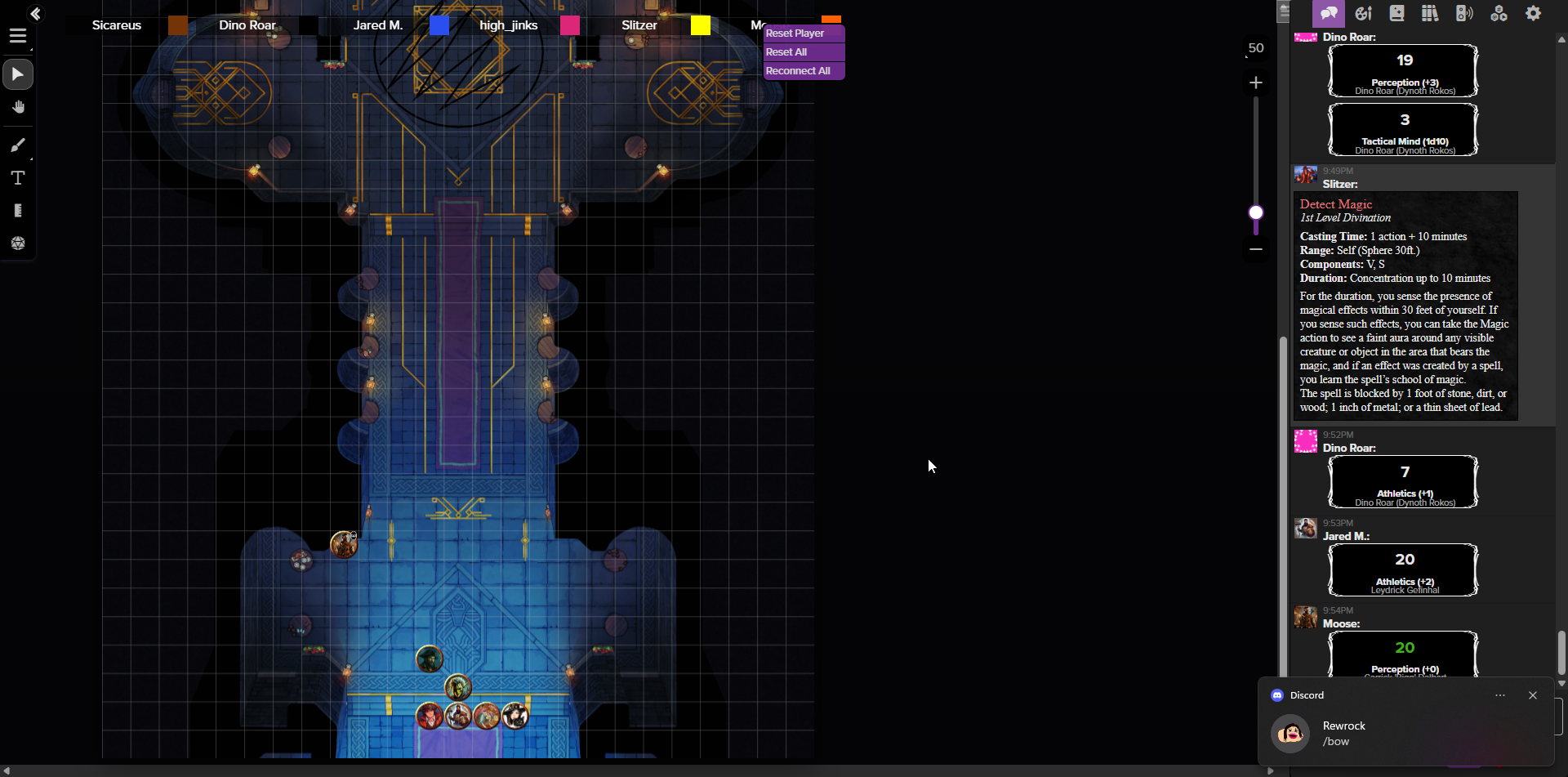Select the Reset All option
The width and height of the screenshot is (1568, 777).
(x=786, y=52)
